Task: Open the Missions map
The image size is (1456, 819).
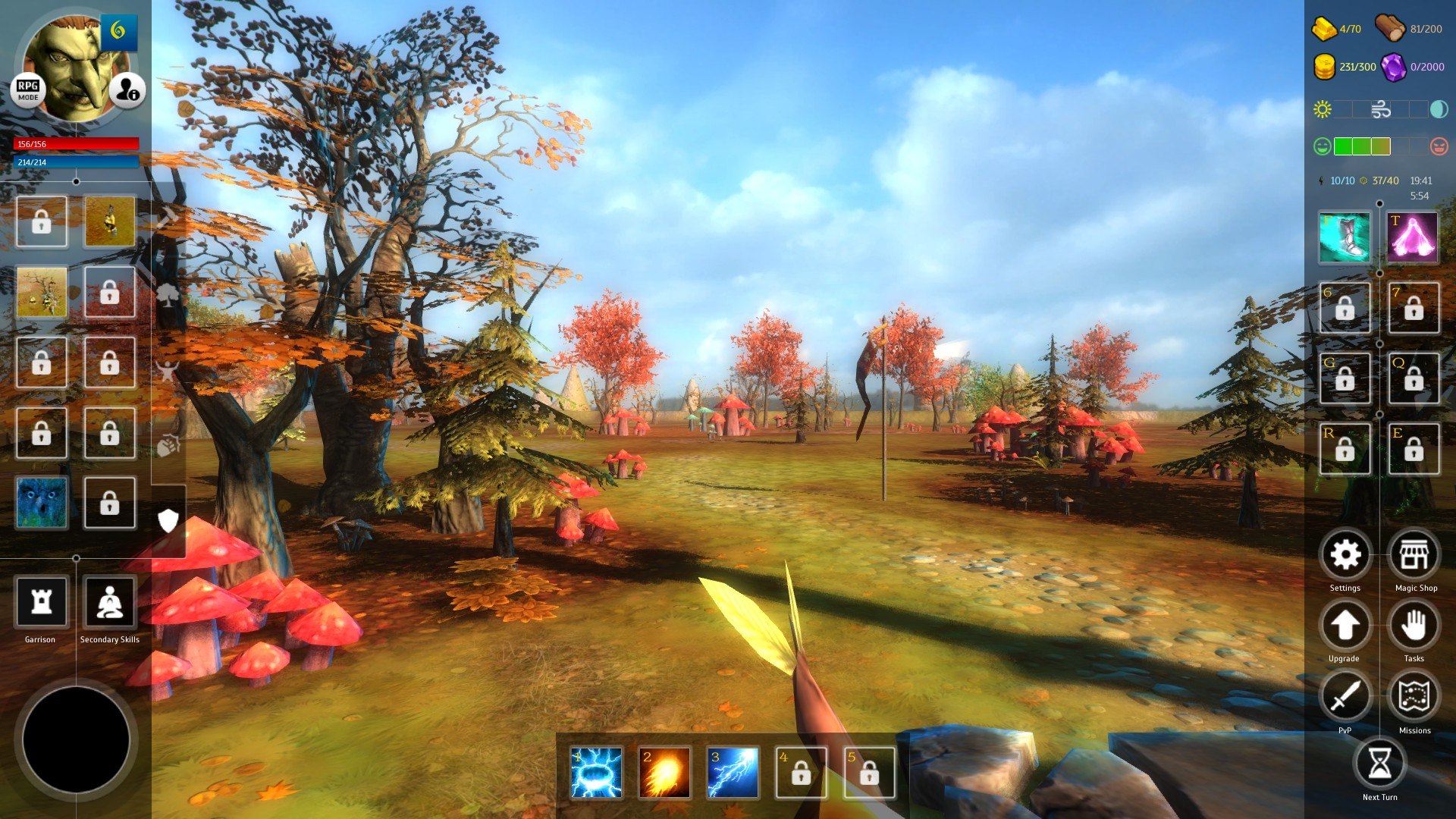Action: pyautogui.click(x=1414, y=696)
